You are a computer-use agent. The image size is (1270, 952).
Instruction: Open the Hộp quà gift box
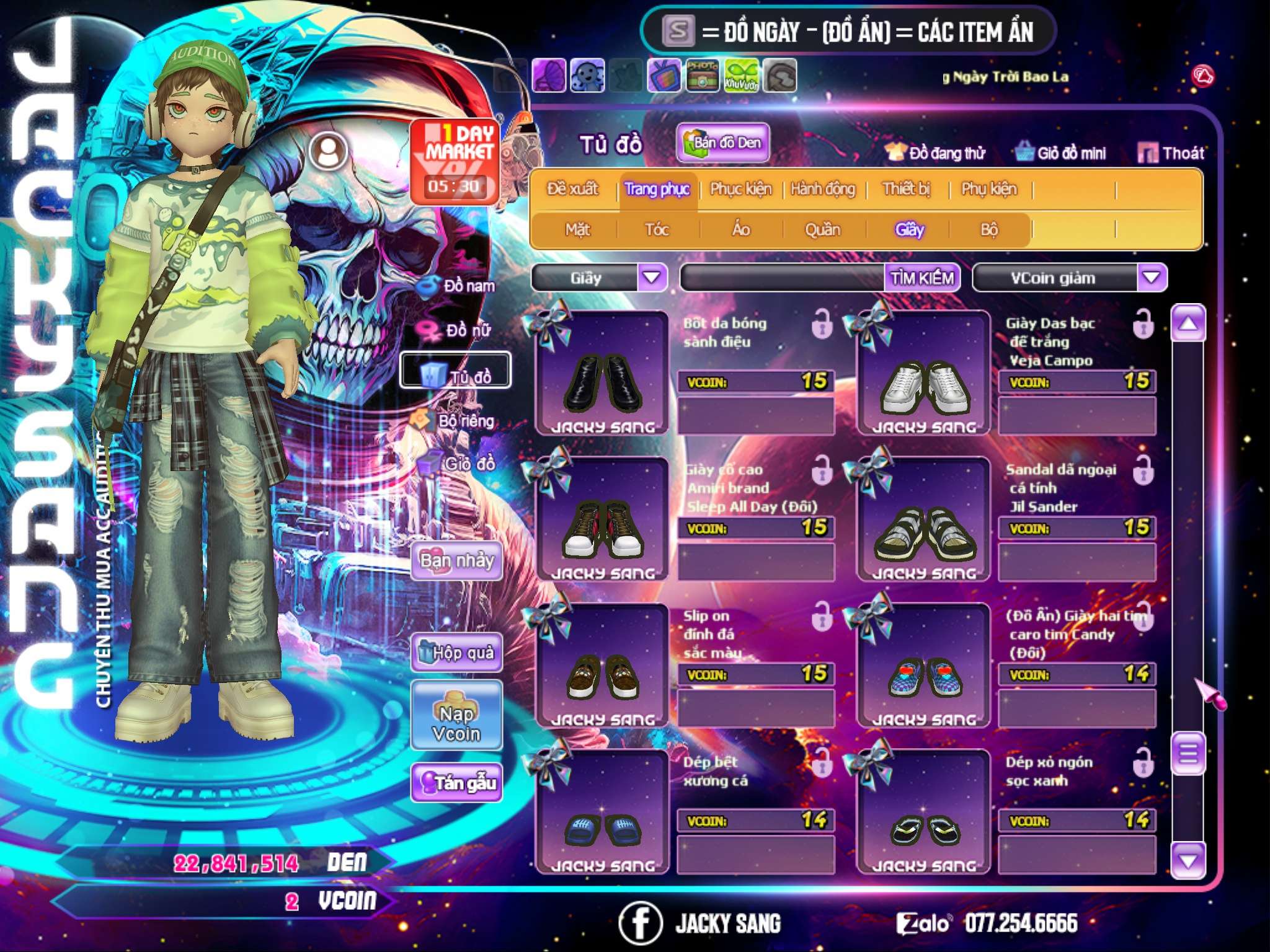(x=456, y=652)
